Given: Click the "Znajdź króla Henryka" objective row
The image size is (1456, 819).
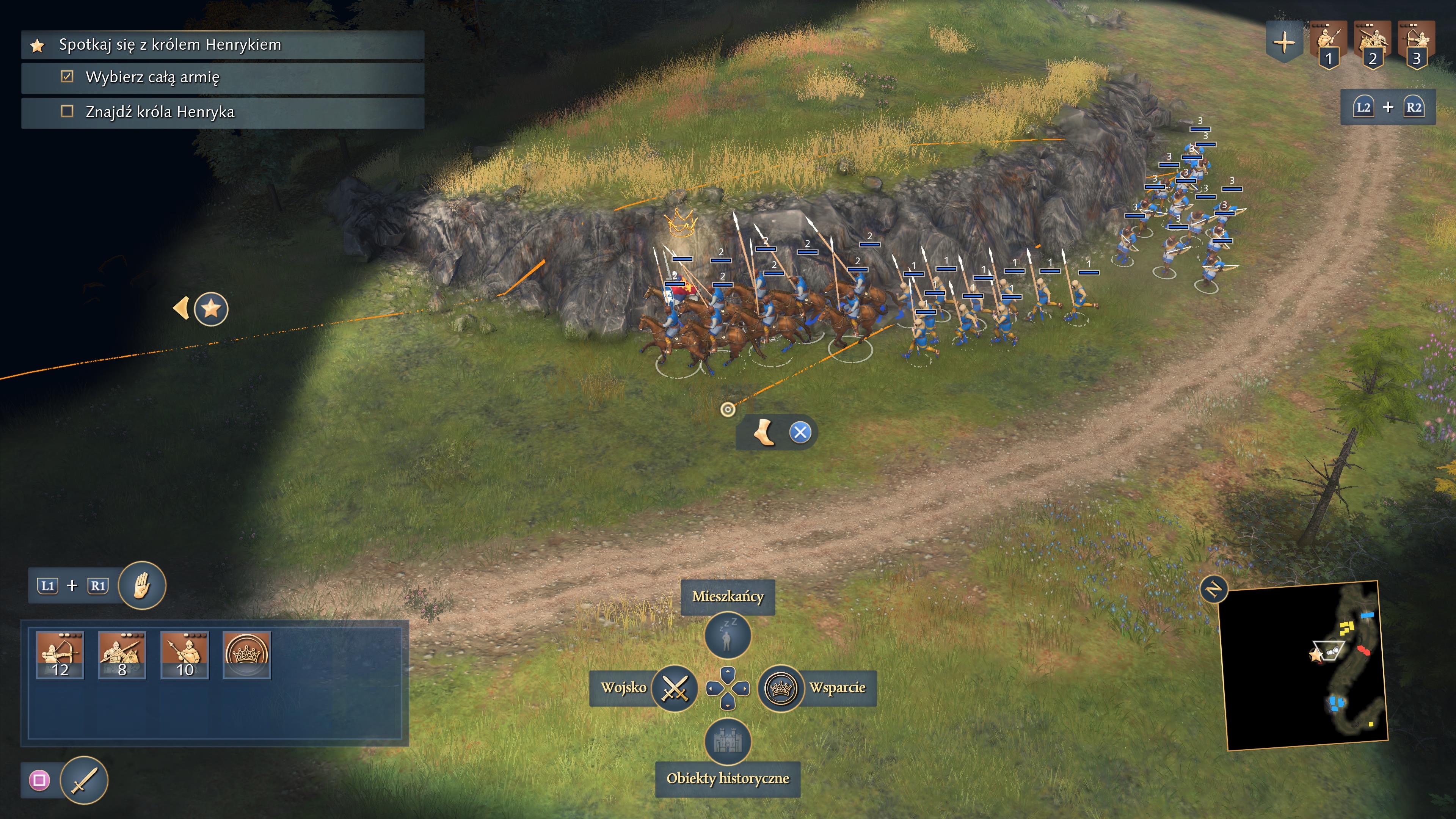Looking at the screenshot, I should pos(160,112).
